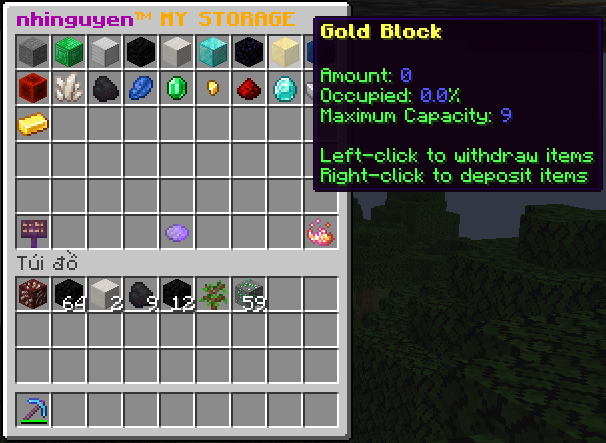Choose the stack of 59 emerald ore
The image size is (606, 443).
[249, 294]
